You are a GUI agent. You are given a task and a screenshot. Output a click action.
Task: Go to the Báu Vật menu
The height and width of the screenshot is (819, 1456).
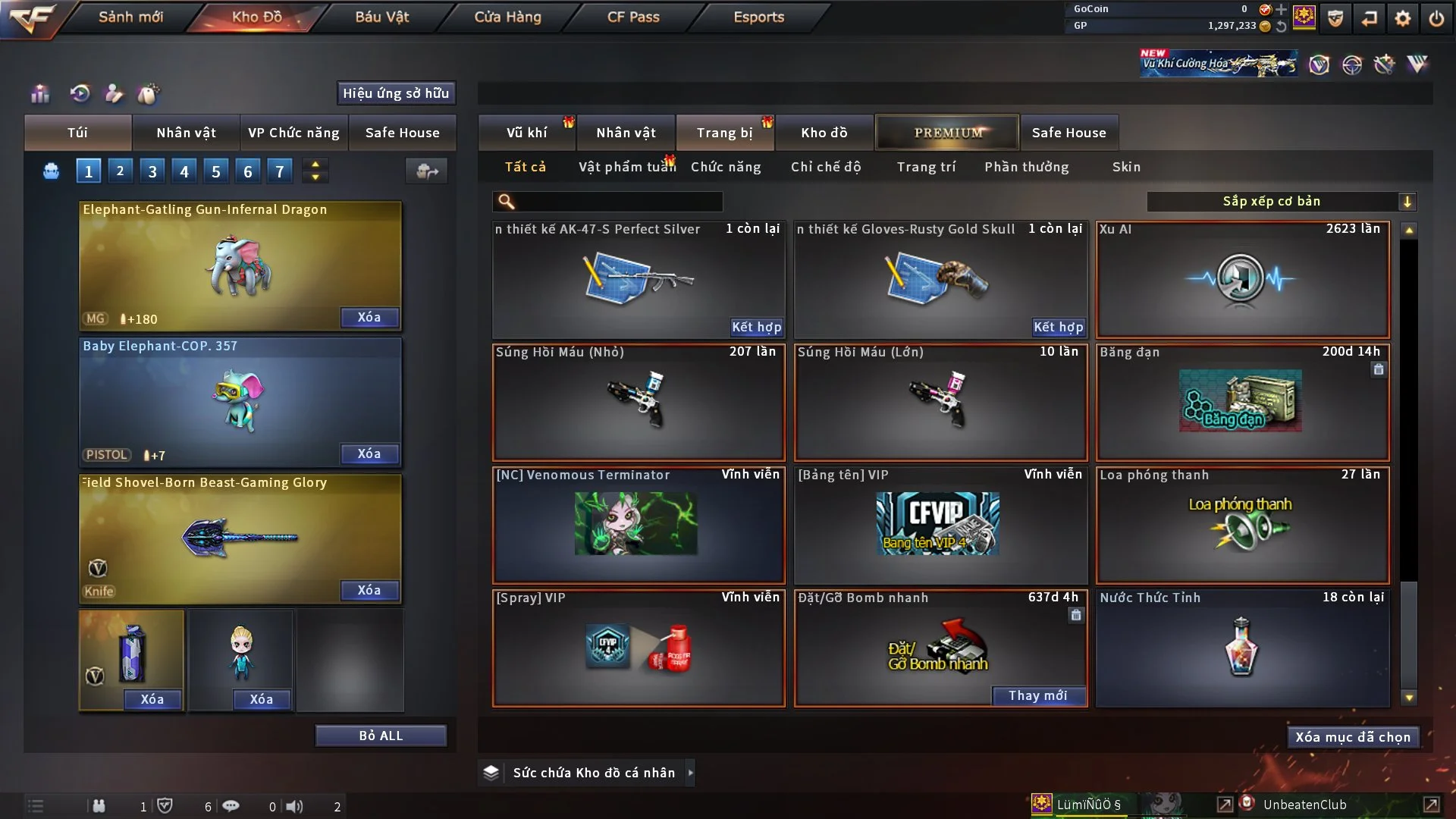point(381,17)
